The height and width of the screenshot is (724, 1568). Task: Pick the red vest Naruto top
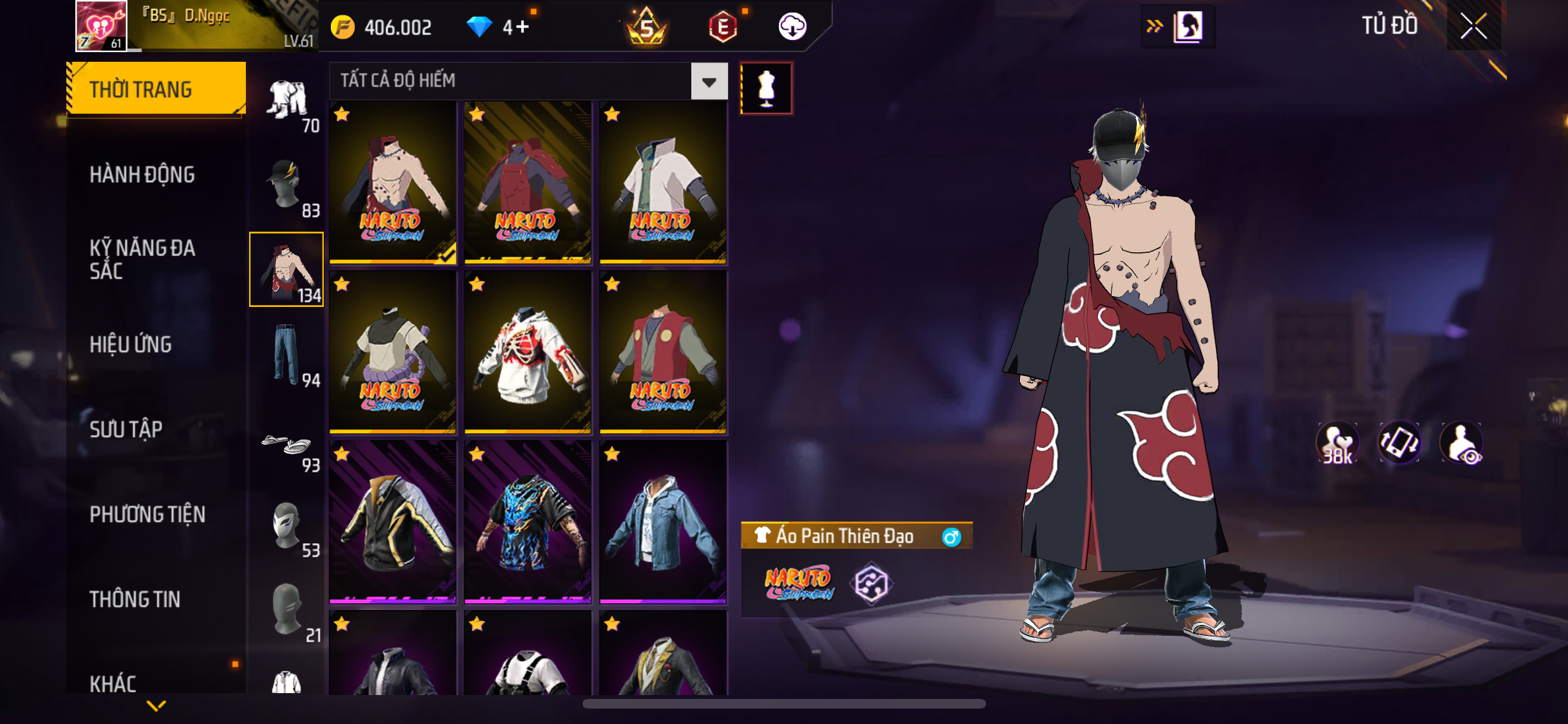click(x=663, y=351)
